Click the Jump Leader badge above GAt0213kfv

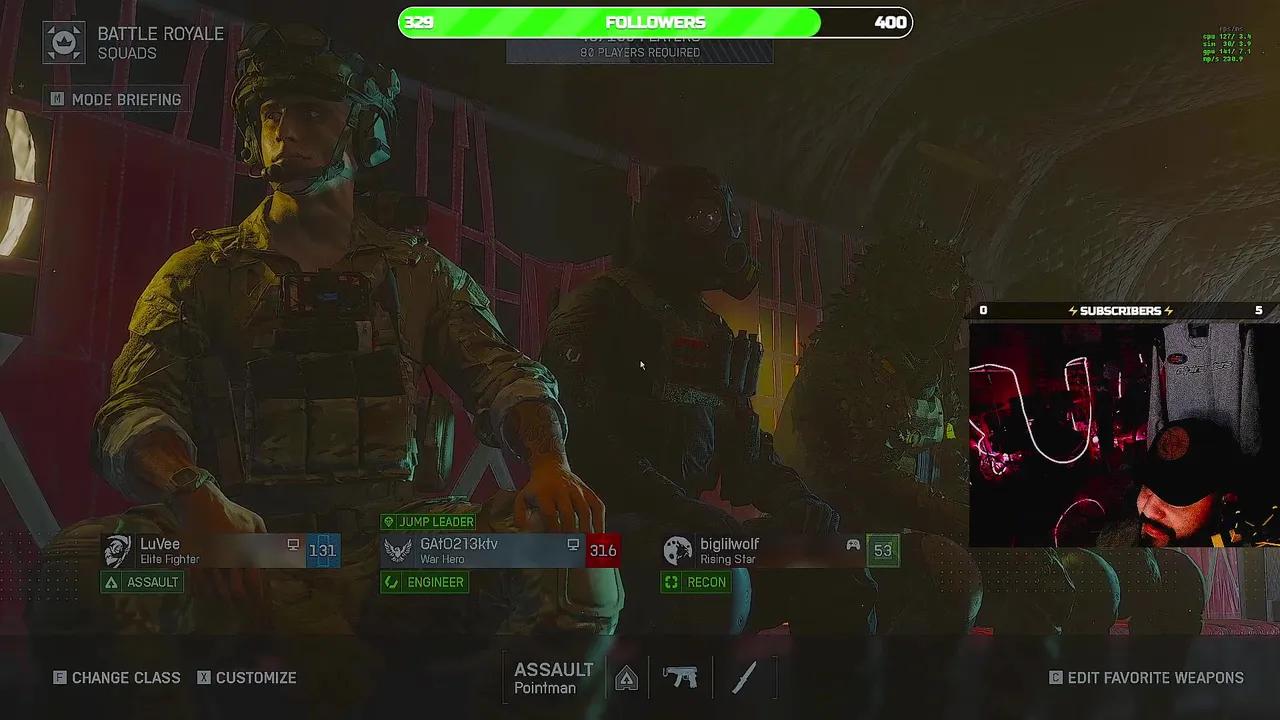tap(428, 521)
